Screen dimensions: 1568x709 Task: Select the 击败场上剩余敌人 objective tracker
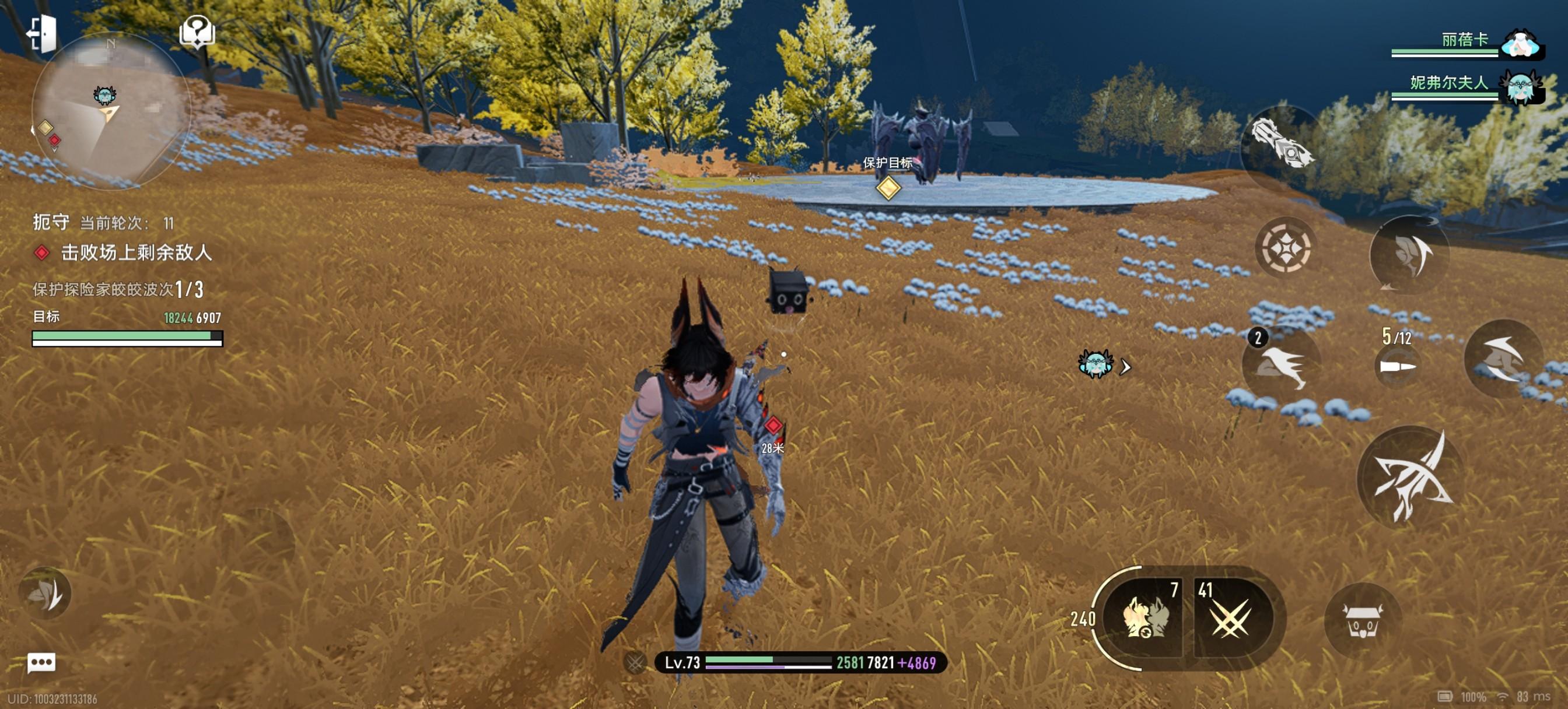[135, 252]
